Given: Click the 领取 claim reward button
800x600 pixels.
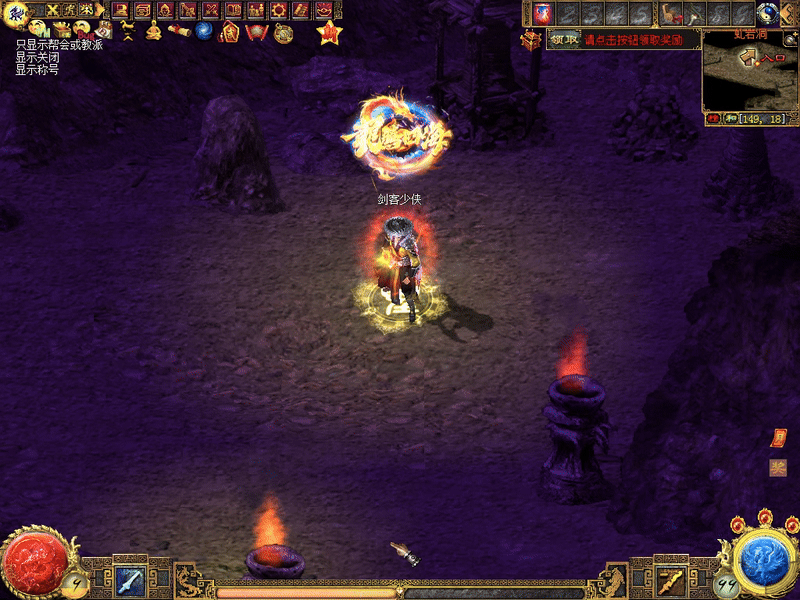Looking at the screenshot, I should [564, 39].
